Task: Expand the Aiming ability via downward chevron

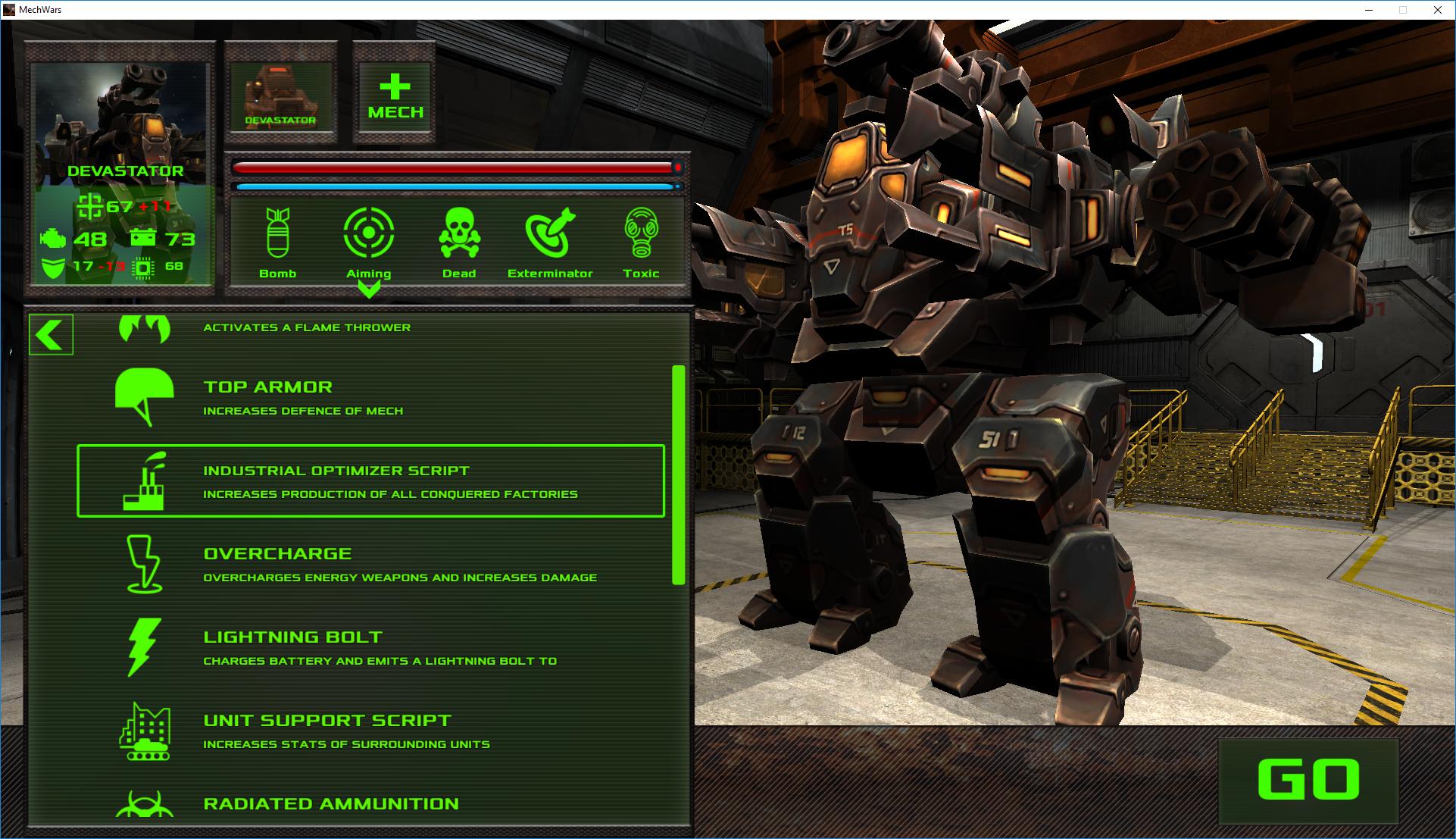Action: pyautogui.click(x=369, y=289)
